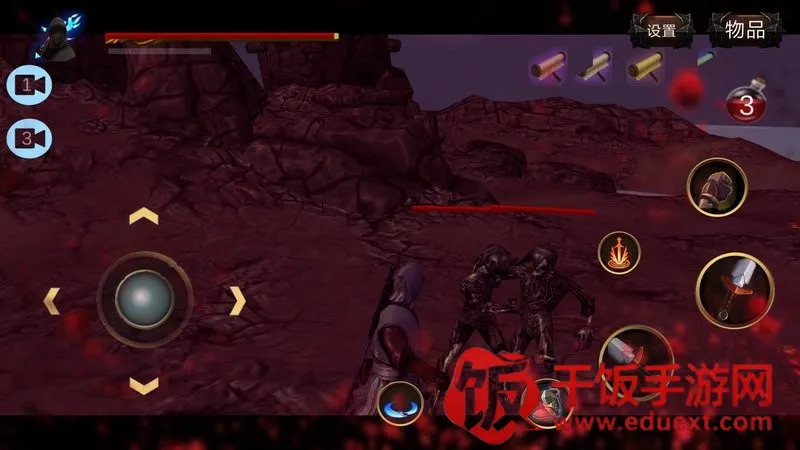Open the 设置 settings menu

(x=661, y=30)
